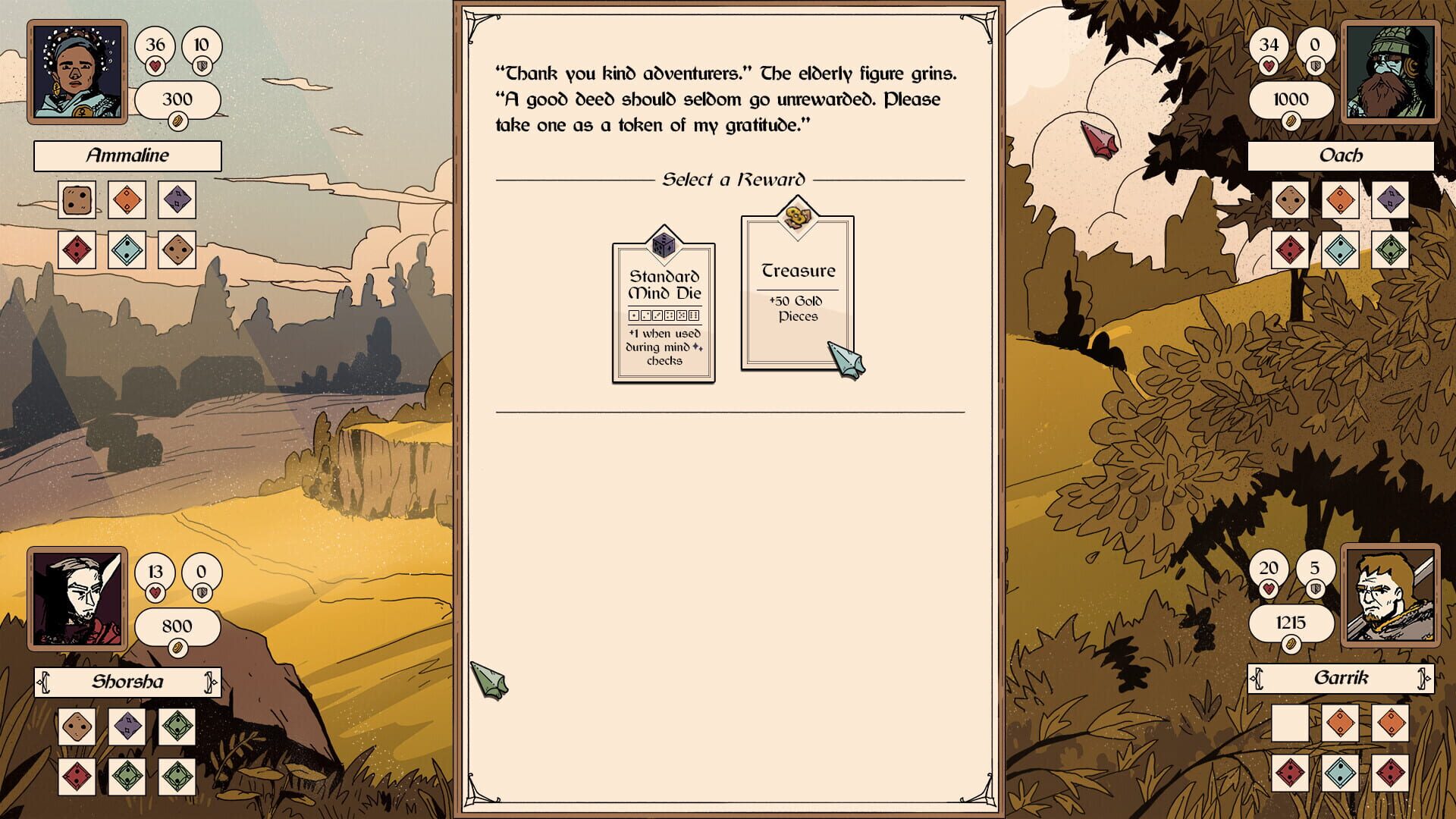Click Shorsha's character portrait

[77, 601]
